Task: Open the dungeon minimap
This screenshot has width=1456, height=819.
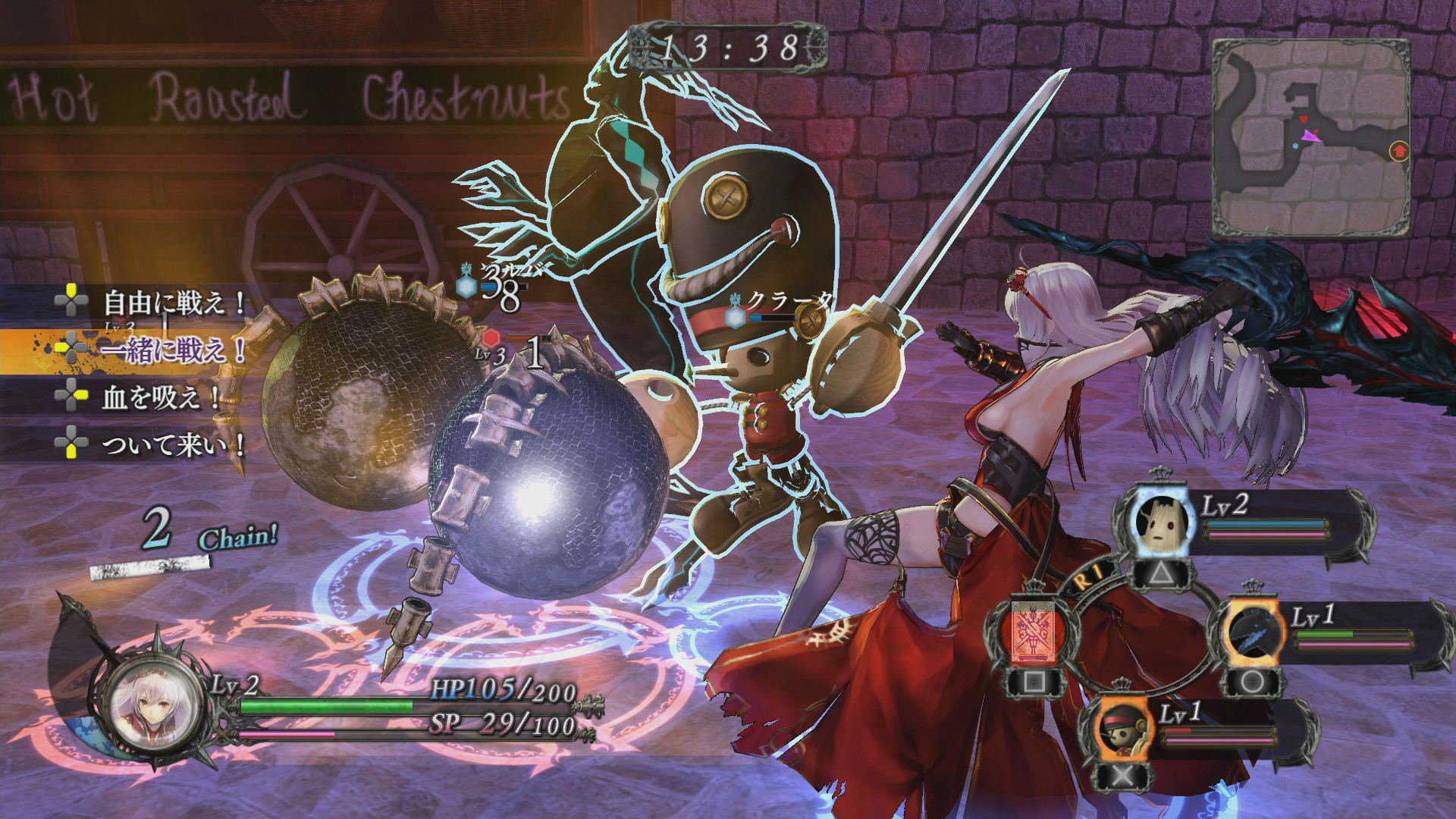Action: [1310, 138]
